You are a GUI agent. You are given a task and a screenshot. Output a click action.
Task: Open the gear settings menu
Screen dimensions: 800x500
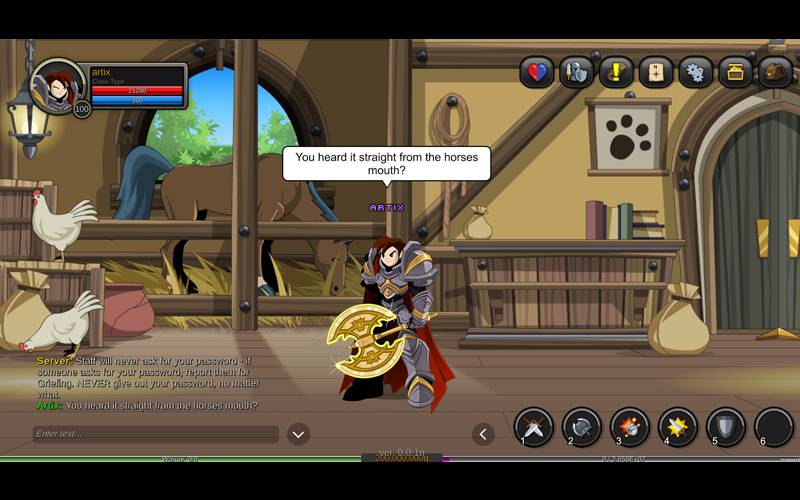coord(696,72)
